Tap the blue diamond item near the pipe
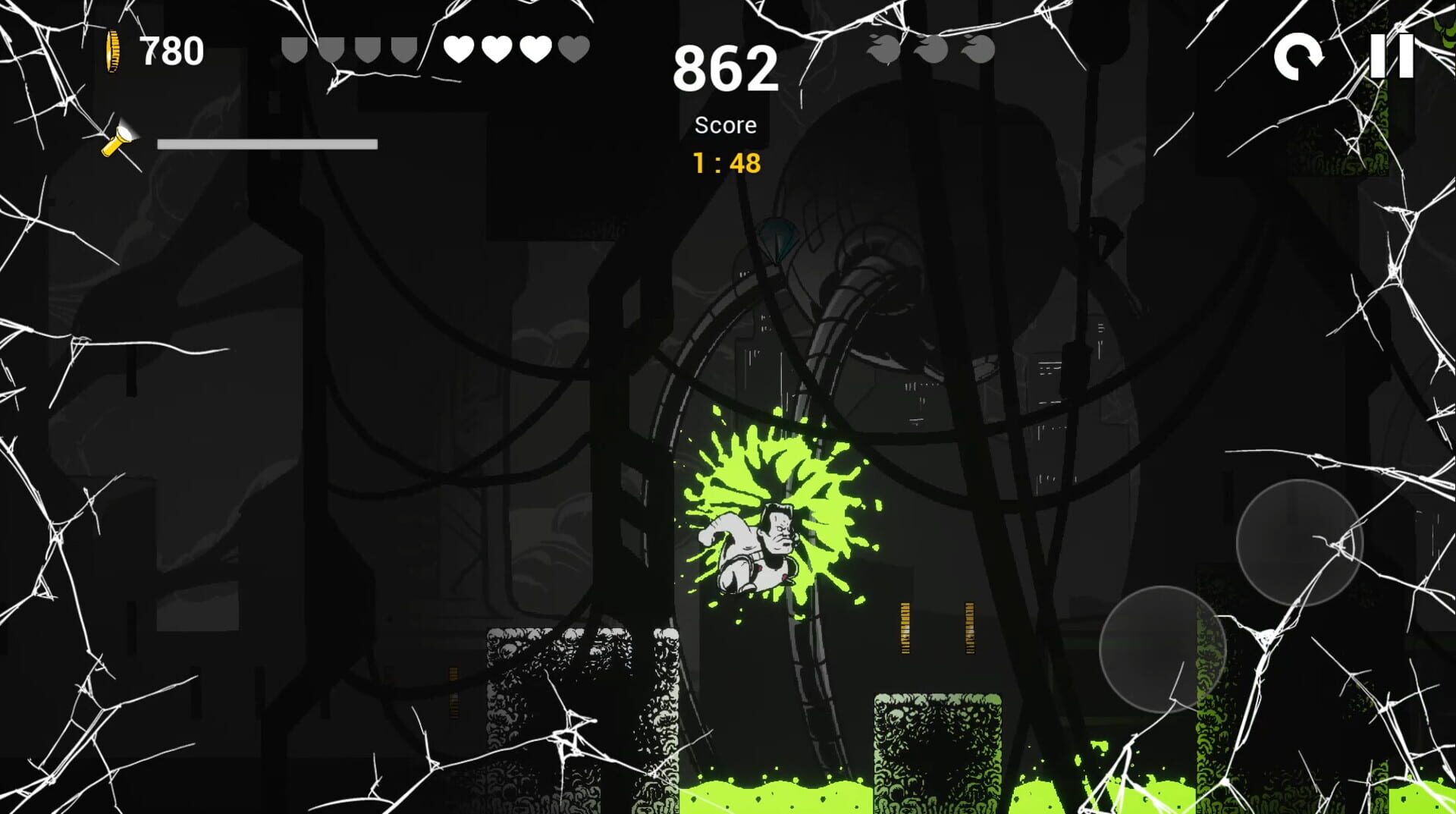 tap(776, 237)
